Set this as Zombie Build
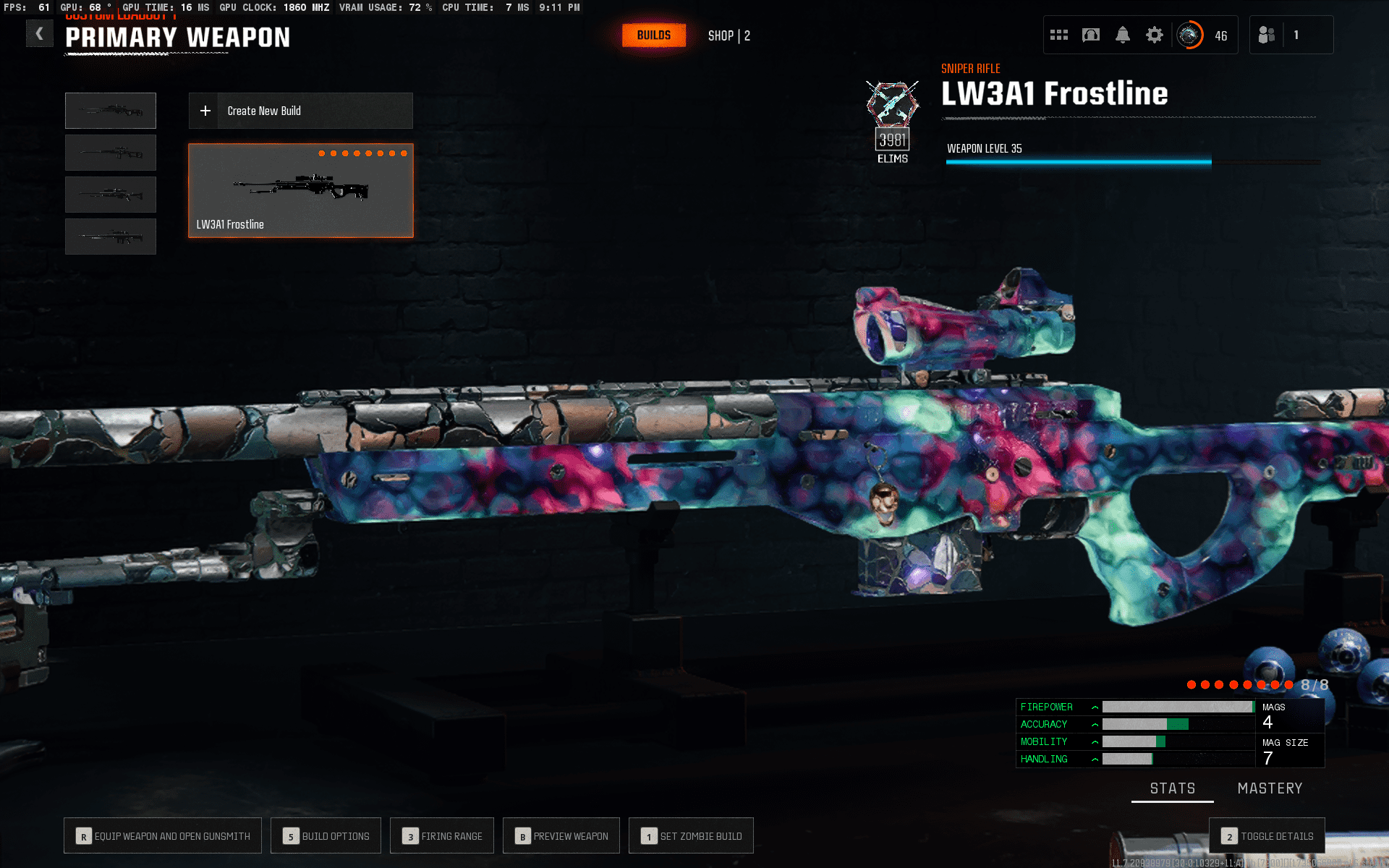Image resolution: width=1389 pixels, height=868 pixels. coord(691,836)
